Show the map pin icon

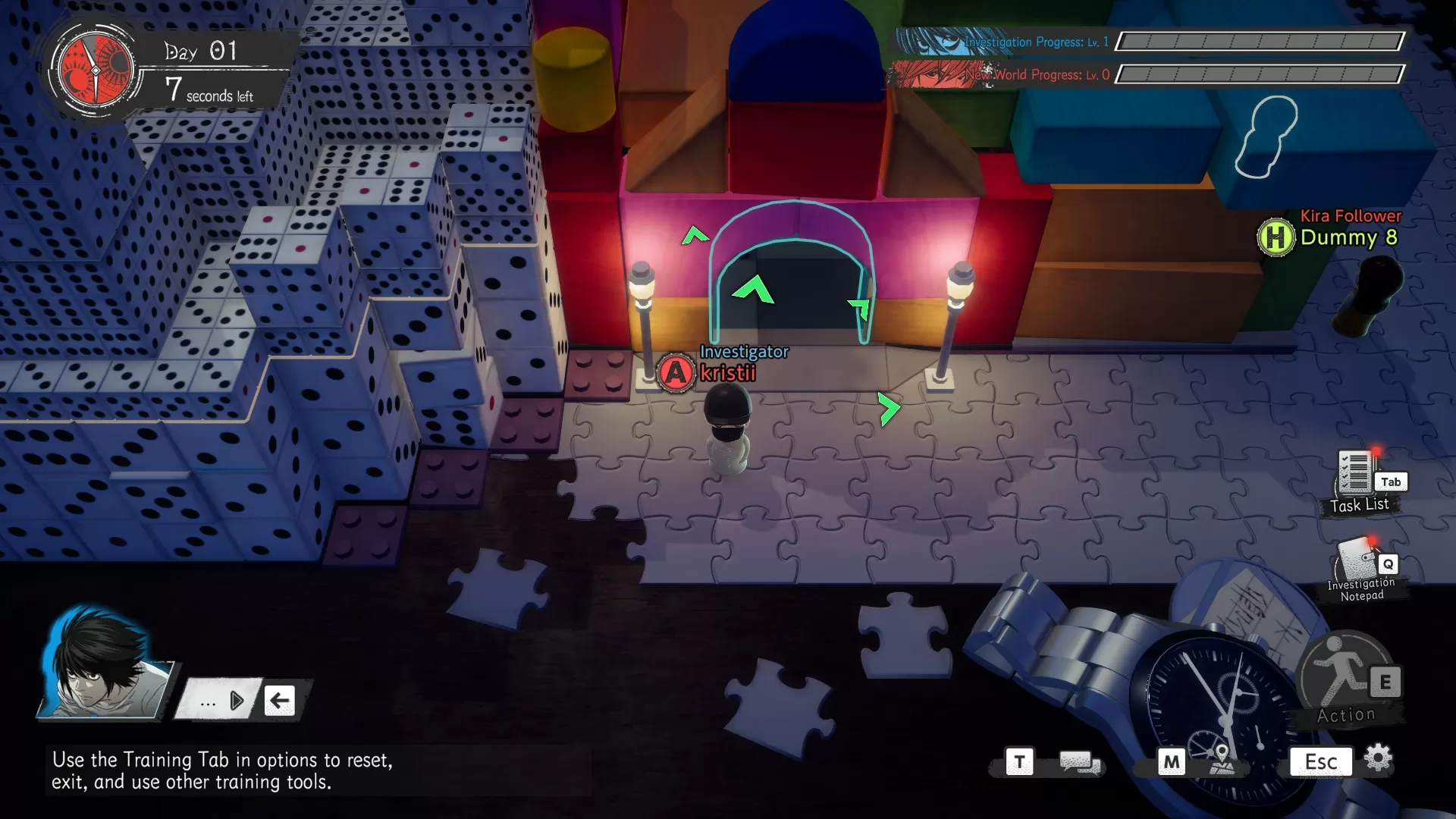[1221, 760]
